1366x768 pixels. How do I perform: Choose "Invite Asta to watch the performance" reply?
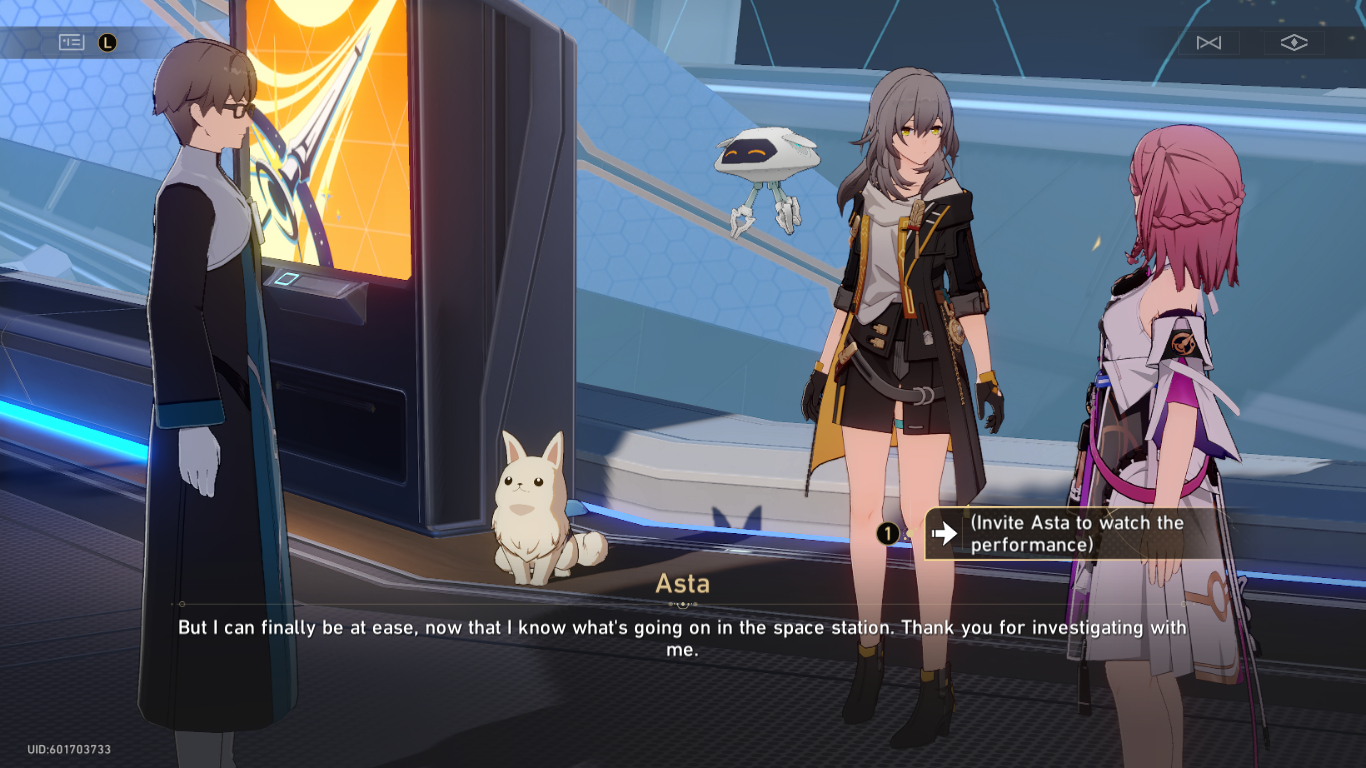click(x=1060, y=534)
